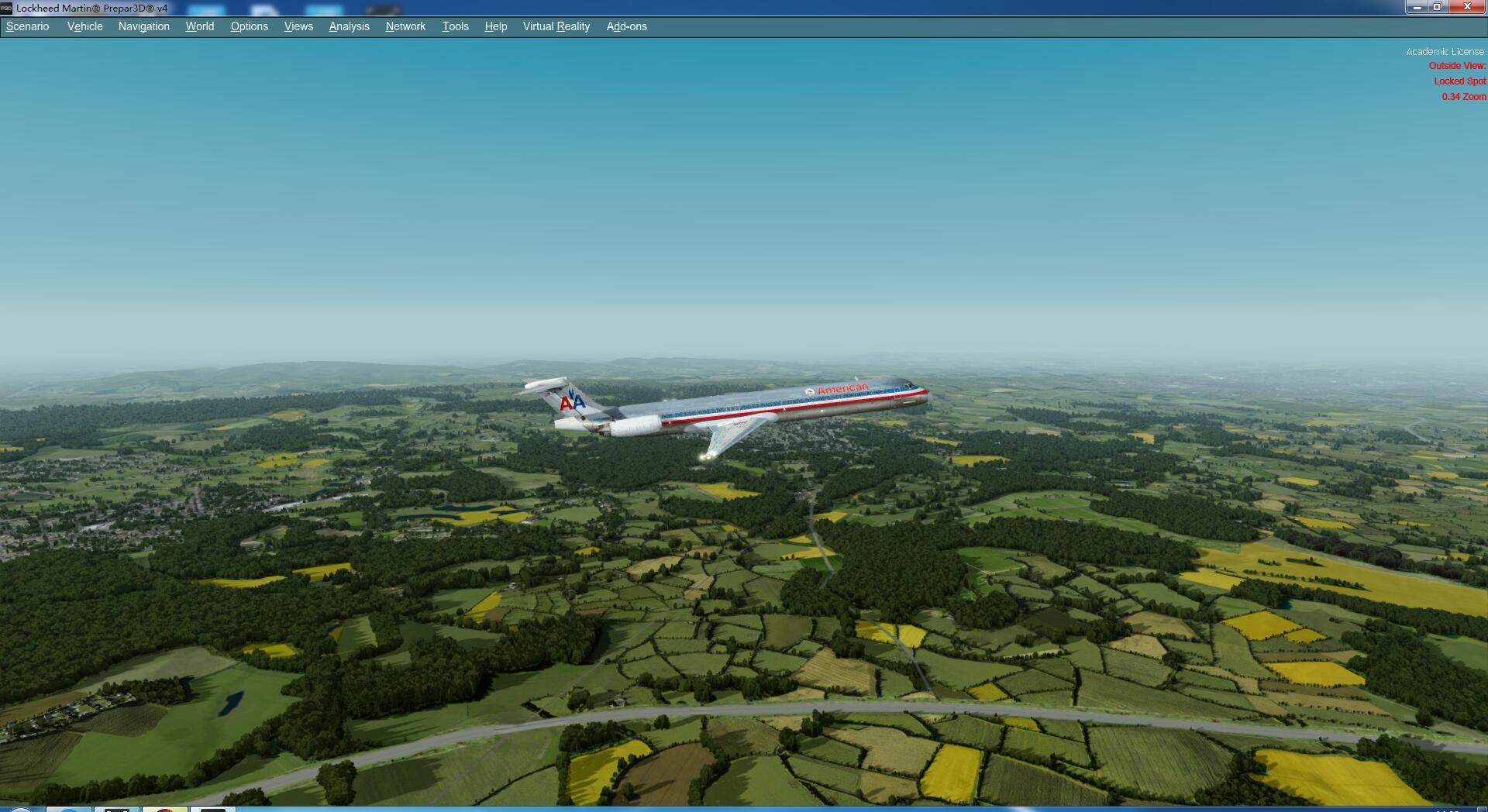Screen dimensions: 1488x812
Task: Choose the Analysis menu
Action: [349, 26]
